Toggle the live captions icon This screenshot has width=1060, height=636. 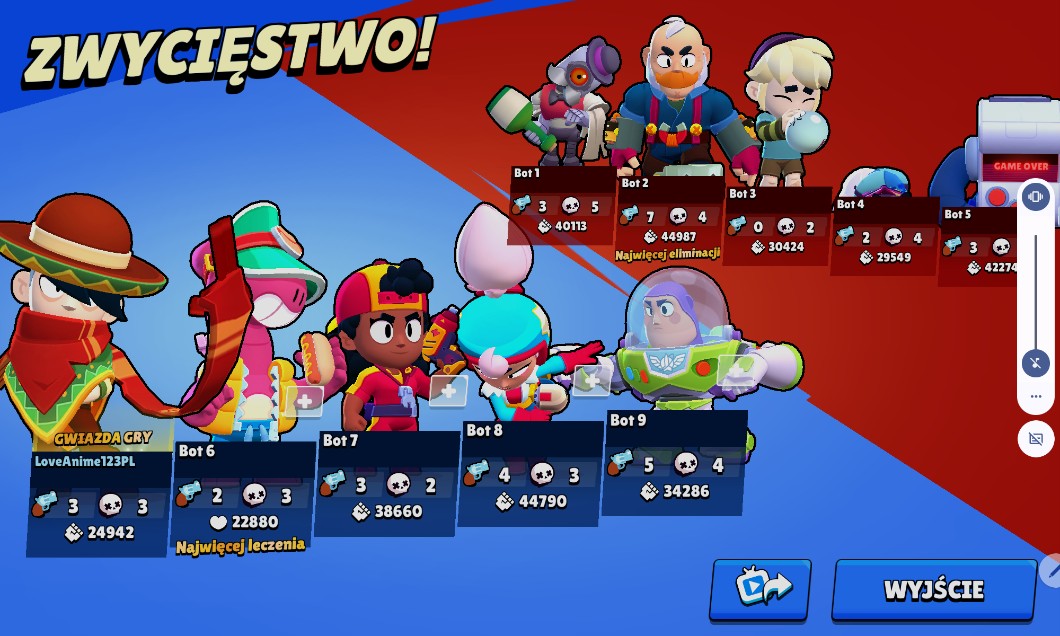(1035, 439)
